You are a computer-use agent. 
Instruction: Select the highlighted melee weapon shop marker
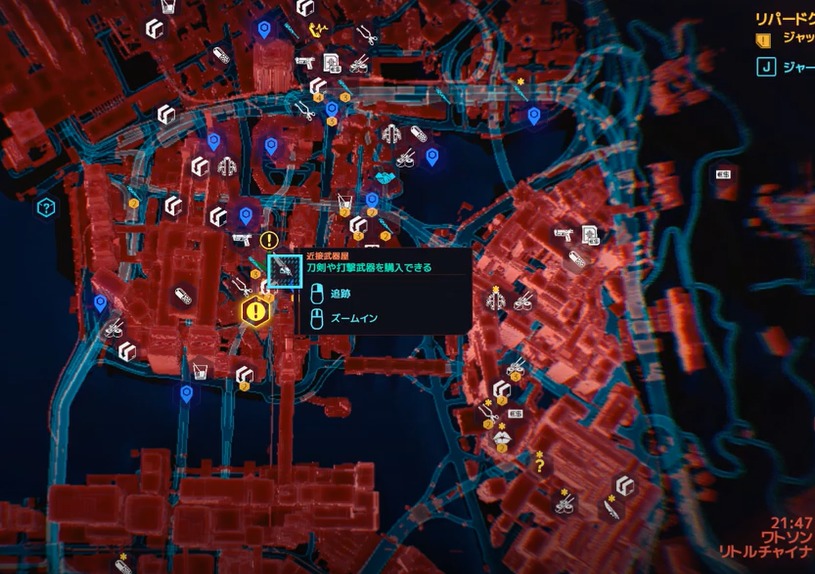(x=285, y=270)
